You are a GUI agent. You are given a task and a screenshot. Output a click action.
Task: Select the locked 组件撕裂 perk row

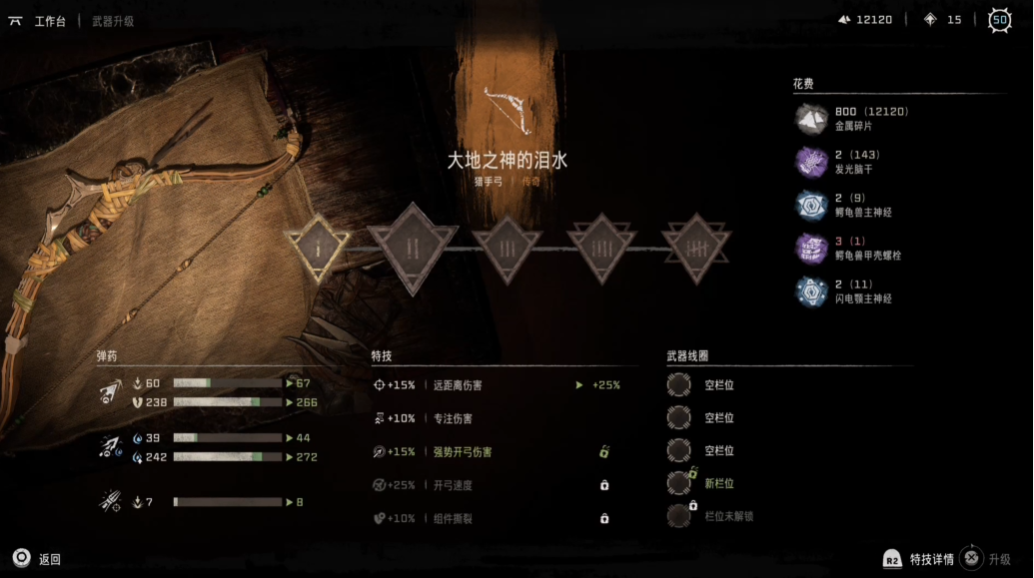[x=500, y=518]
